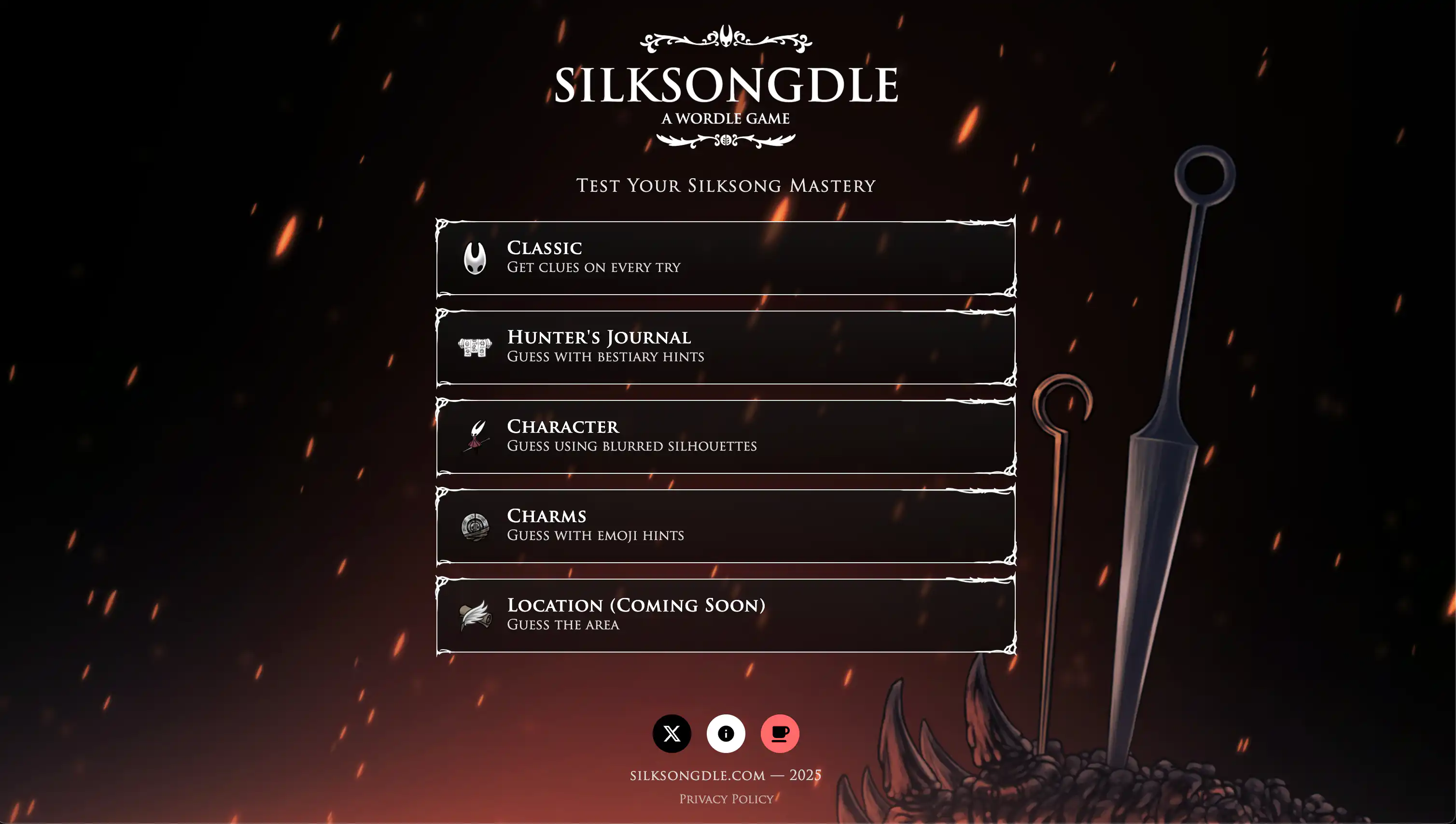
Task: Select the Location coming soon mode
Action: pyautogui.click(x=726, y=614)
